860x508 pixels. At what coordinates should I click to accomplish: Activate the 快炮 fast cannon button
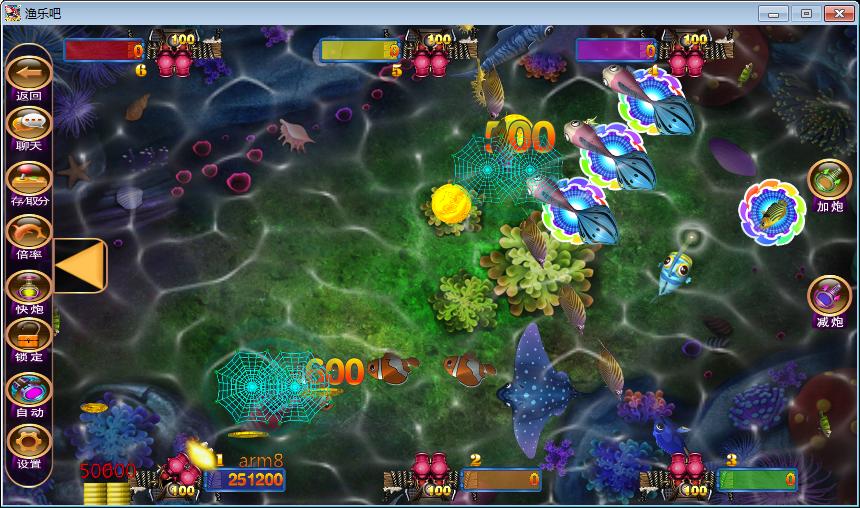tap(29, 286)
